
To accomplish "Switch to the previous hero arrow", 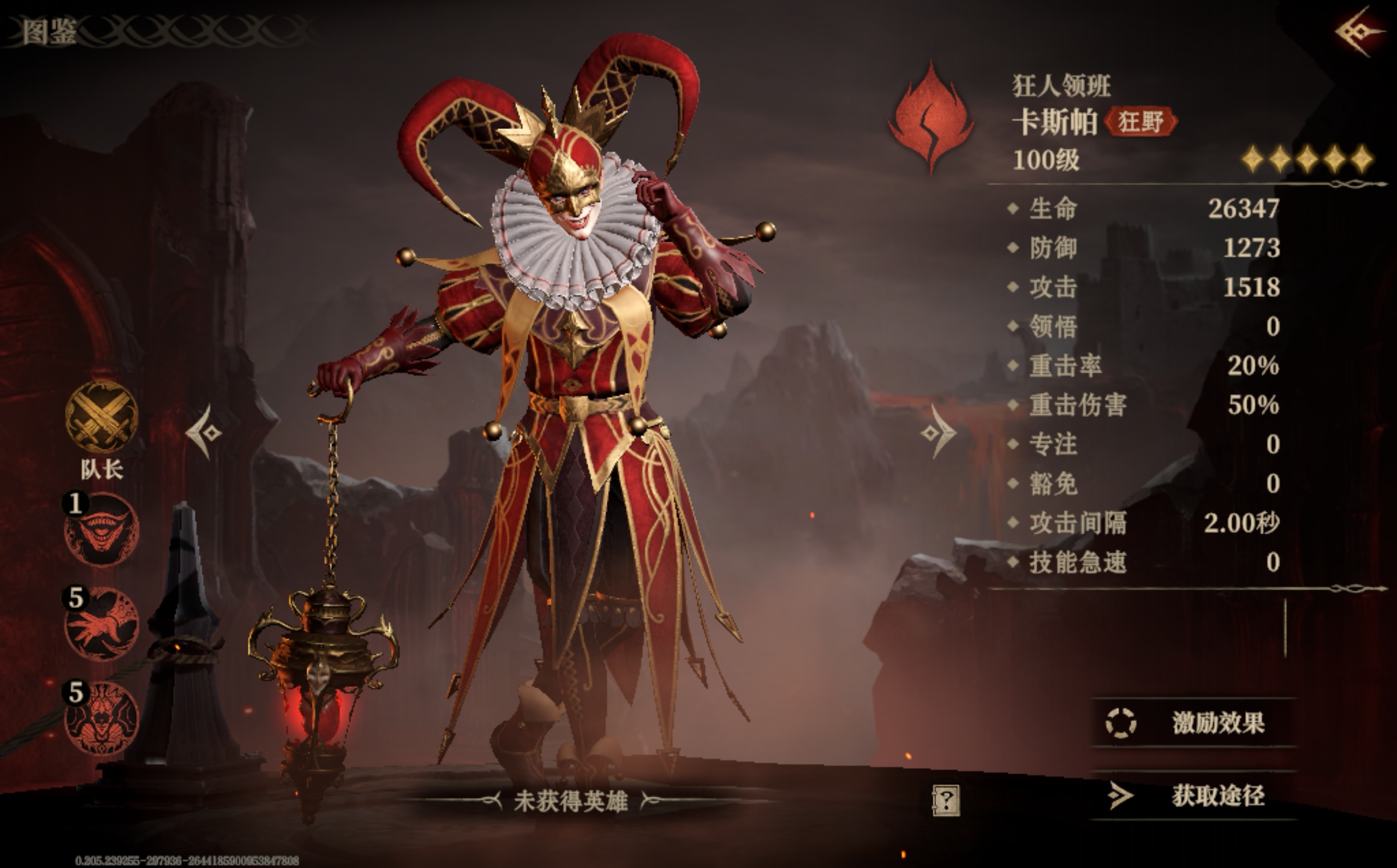I will click(x=205, y=432).
